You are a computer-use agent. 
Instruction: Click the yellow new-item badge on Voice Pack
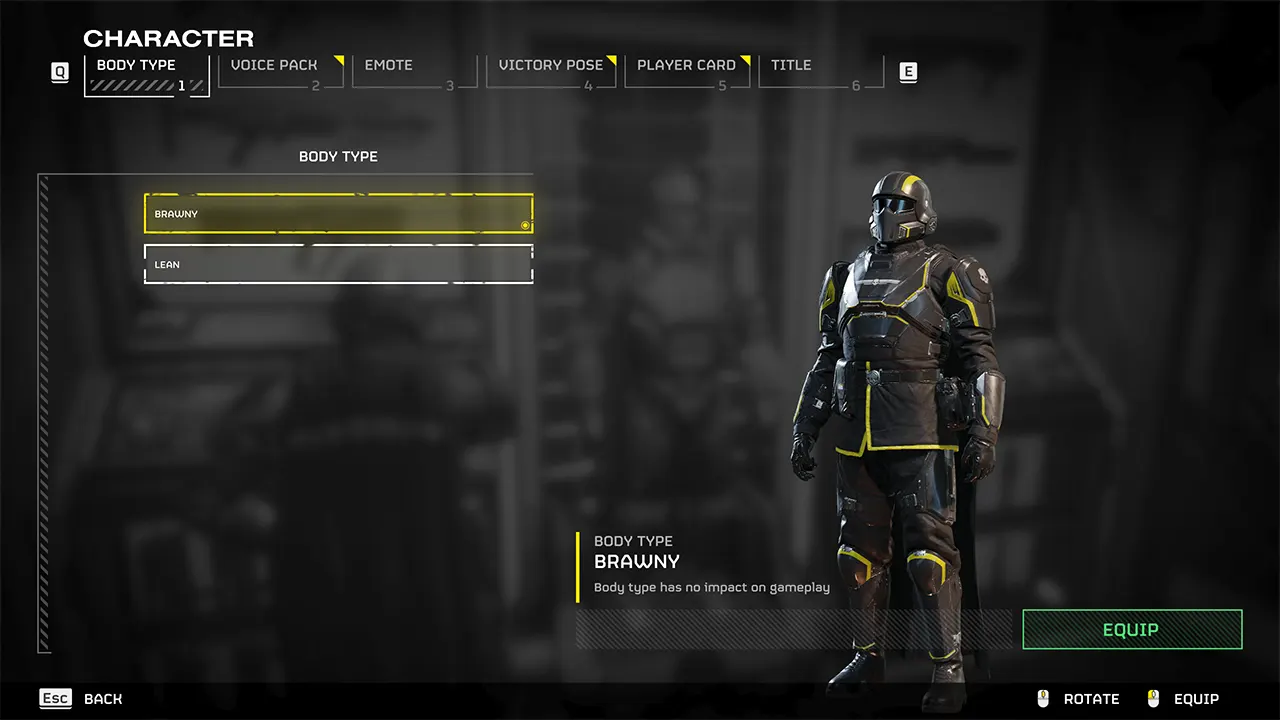coord(338,58)
